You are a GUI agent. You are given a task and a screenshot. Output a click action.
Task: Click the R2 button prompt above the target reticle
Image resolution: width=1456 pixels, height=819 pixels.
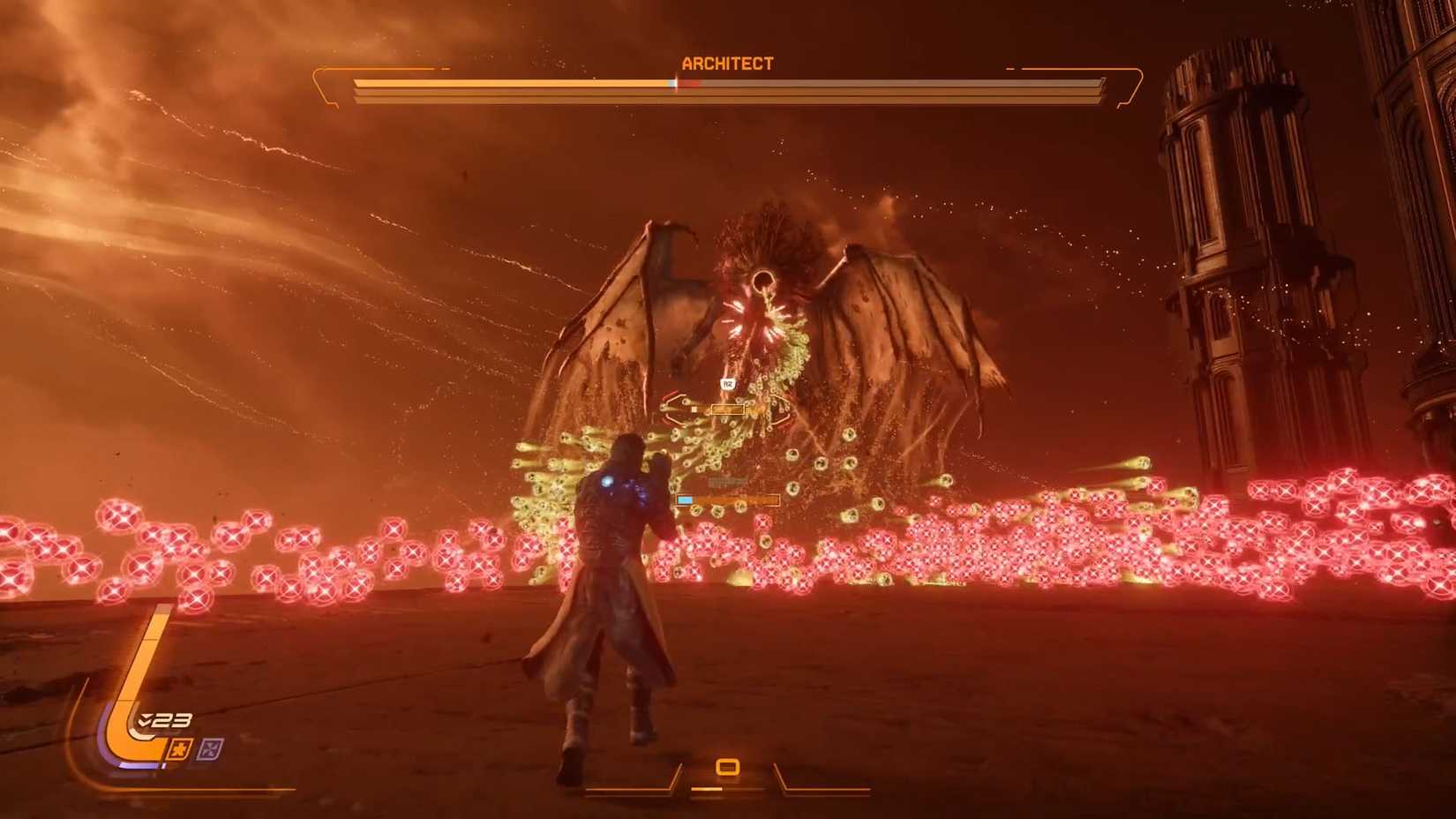[x=728, y=384]
